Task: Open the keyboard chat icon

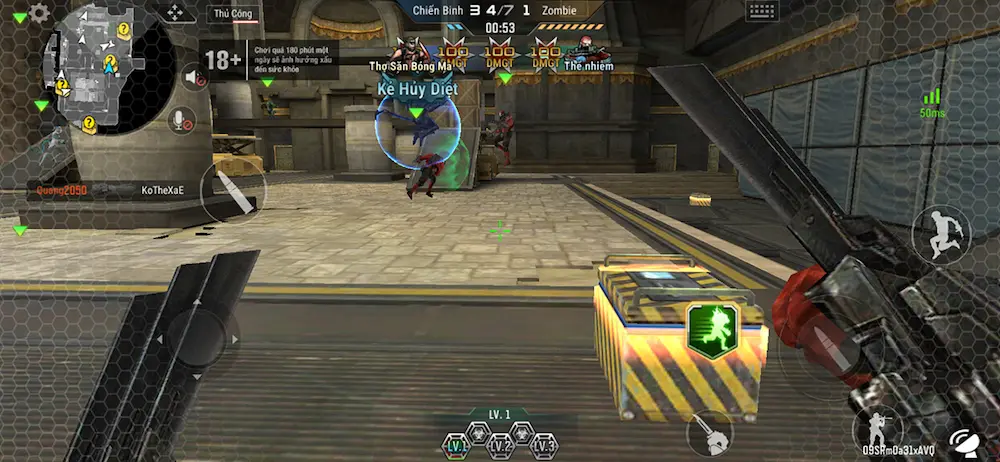Action: 762,11
